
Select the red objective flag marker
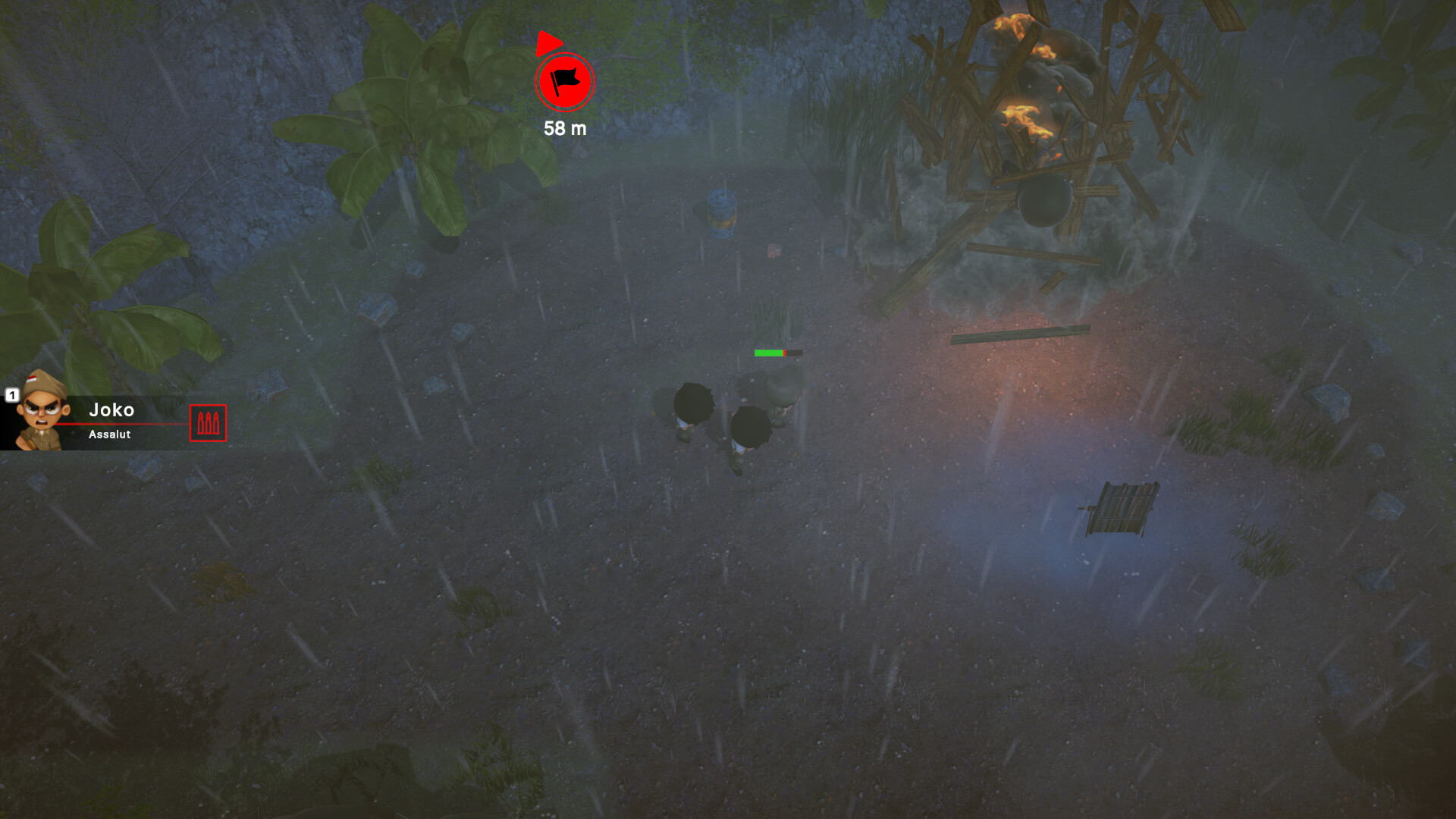coord(564,83)
